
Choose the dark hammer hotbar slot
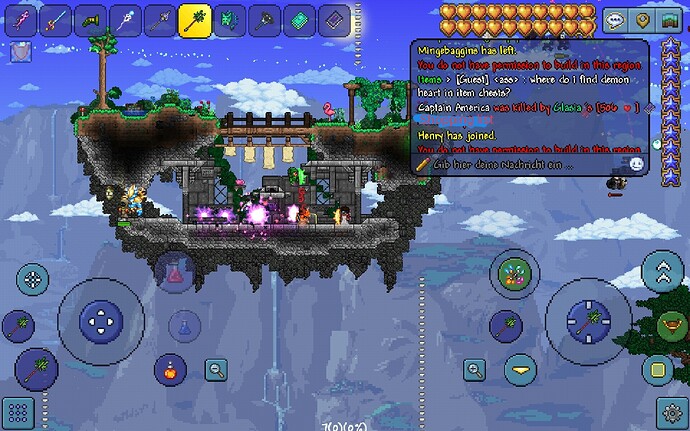pyautogui.click(x=262, y=19)
